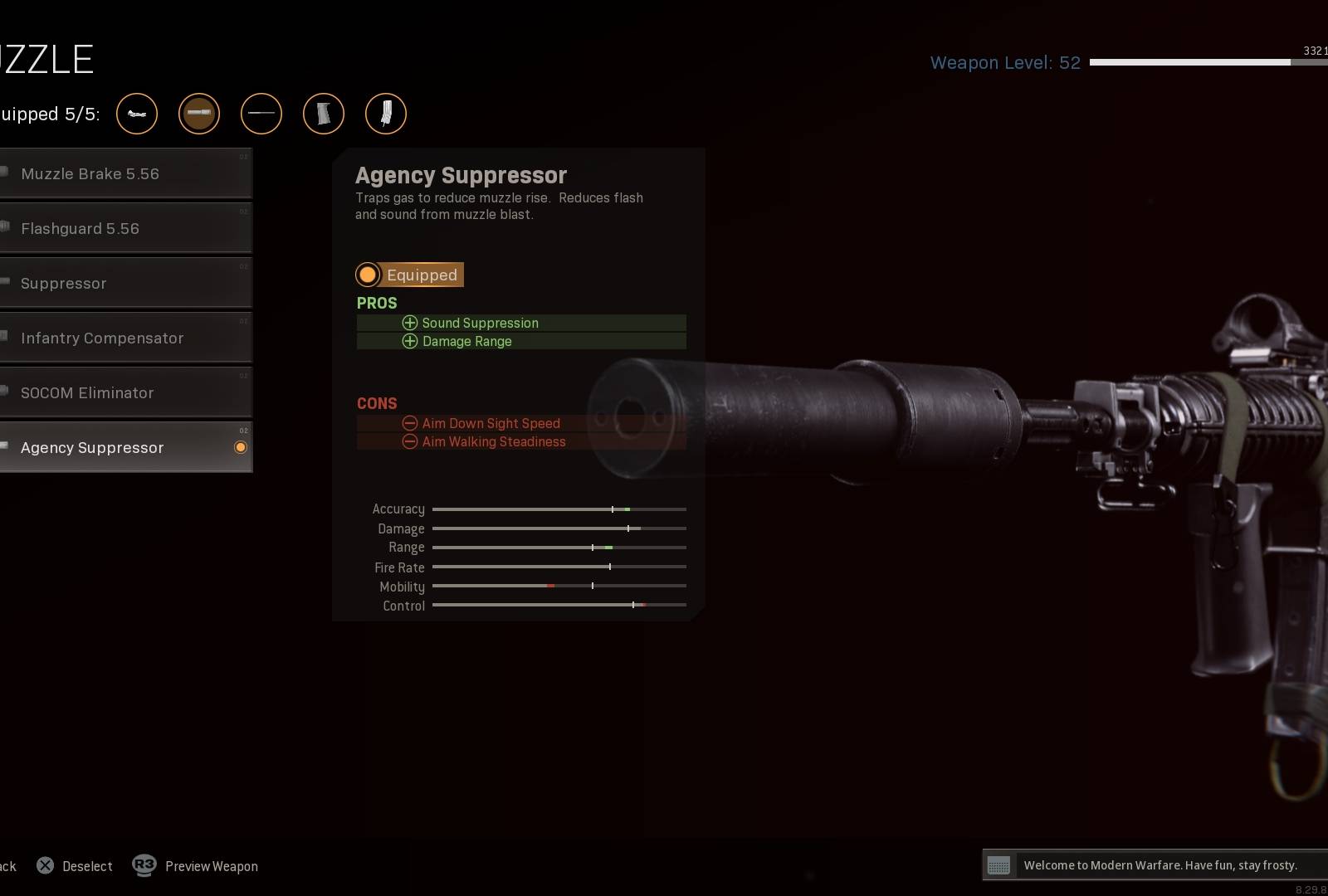
Task: Select the Infantry Compensator muzzle
Action: pos(124,338)
